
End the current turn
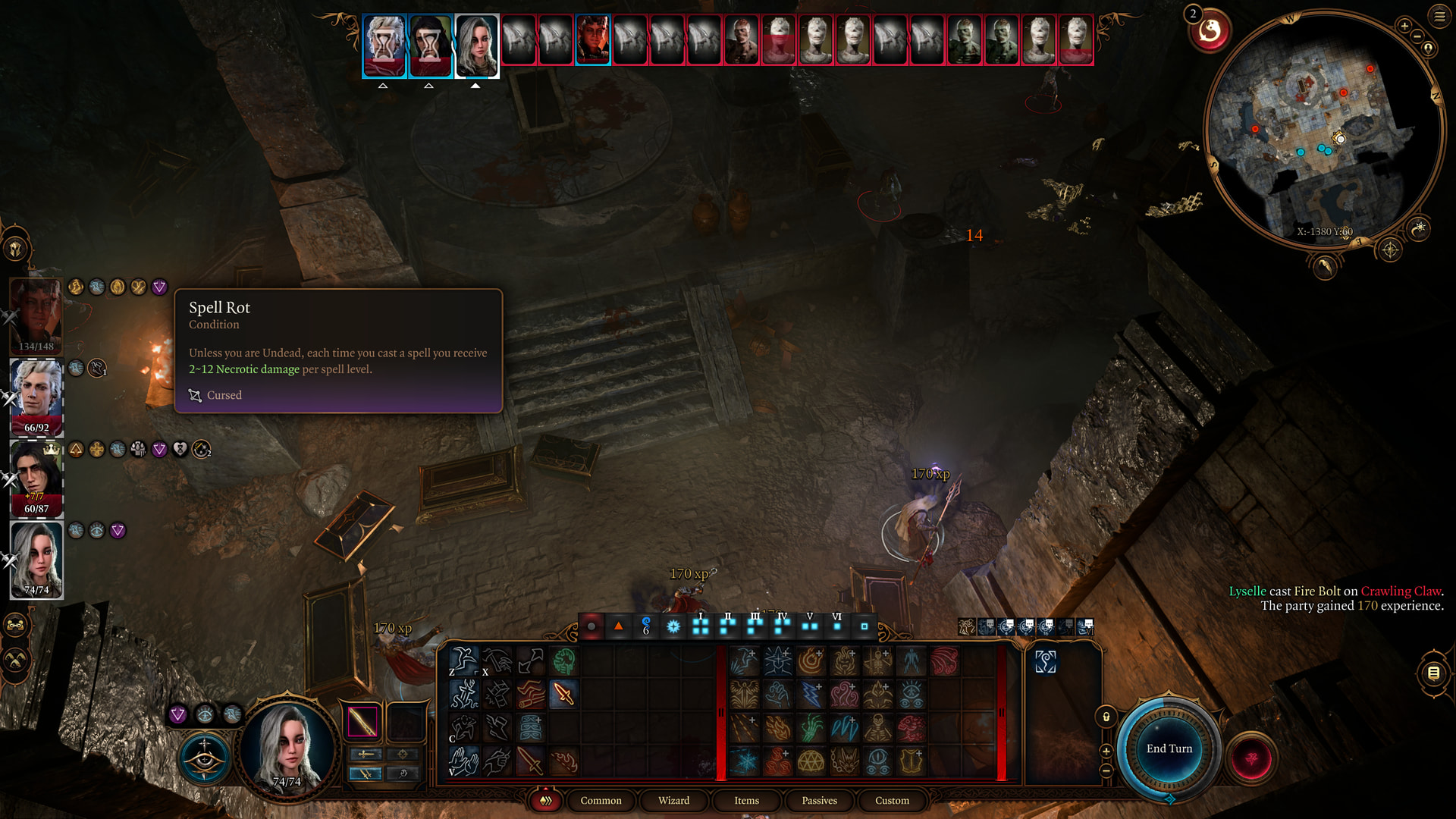1169,748
